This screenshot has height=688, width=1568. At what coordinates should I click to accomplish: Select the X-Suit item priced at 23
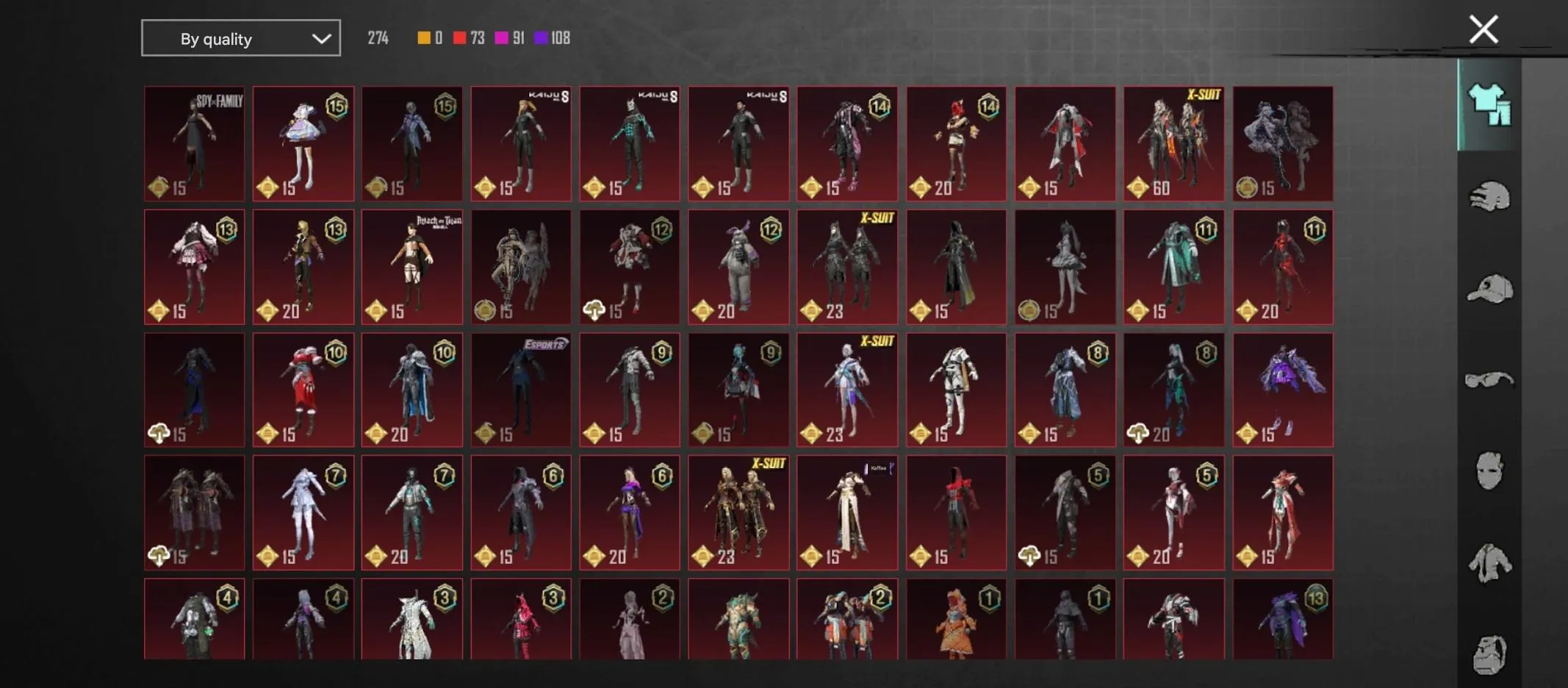click(x=846, y=266)
